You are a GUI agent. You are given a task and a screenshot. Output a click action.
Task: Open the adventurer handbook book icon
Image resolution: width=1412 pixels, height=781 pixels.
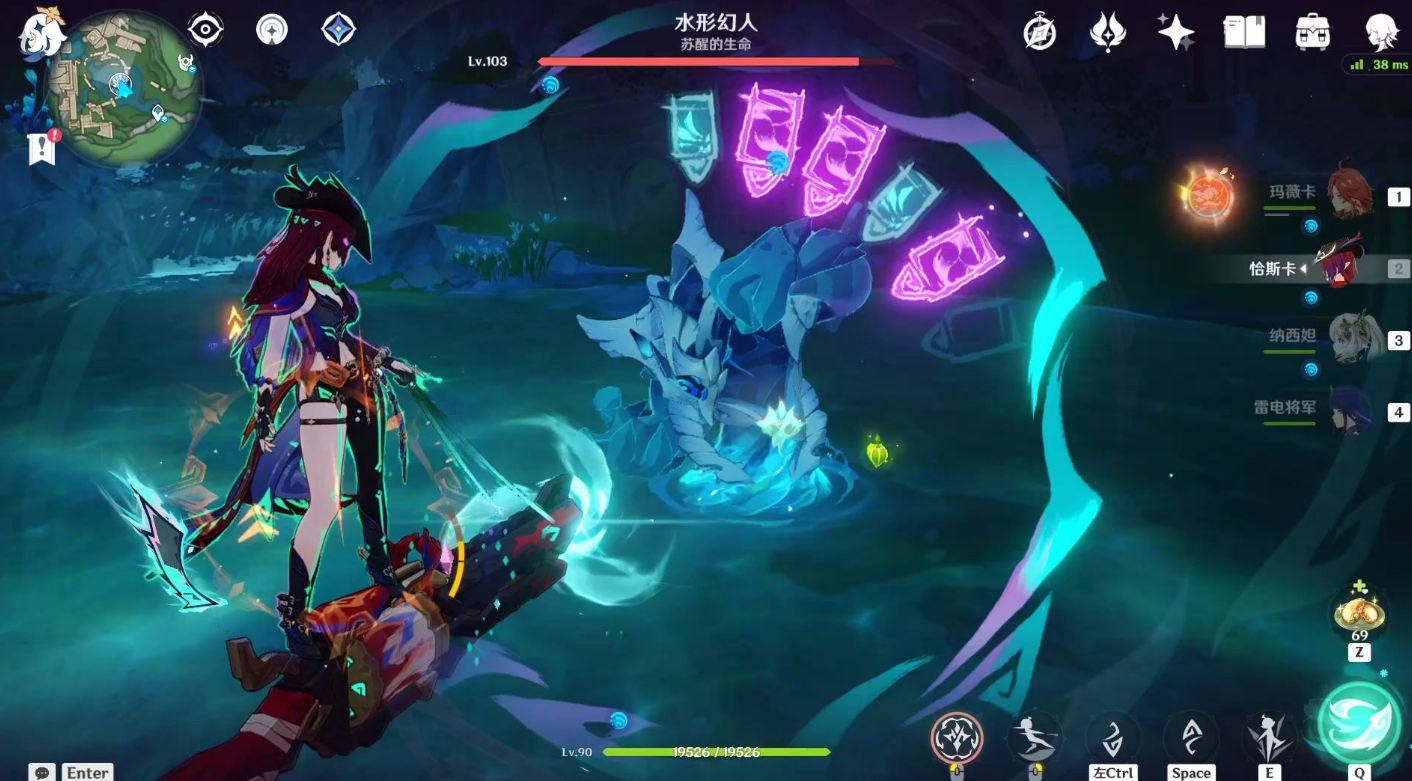coord(1244,32)
